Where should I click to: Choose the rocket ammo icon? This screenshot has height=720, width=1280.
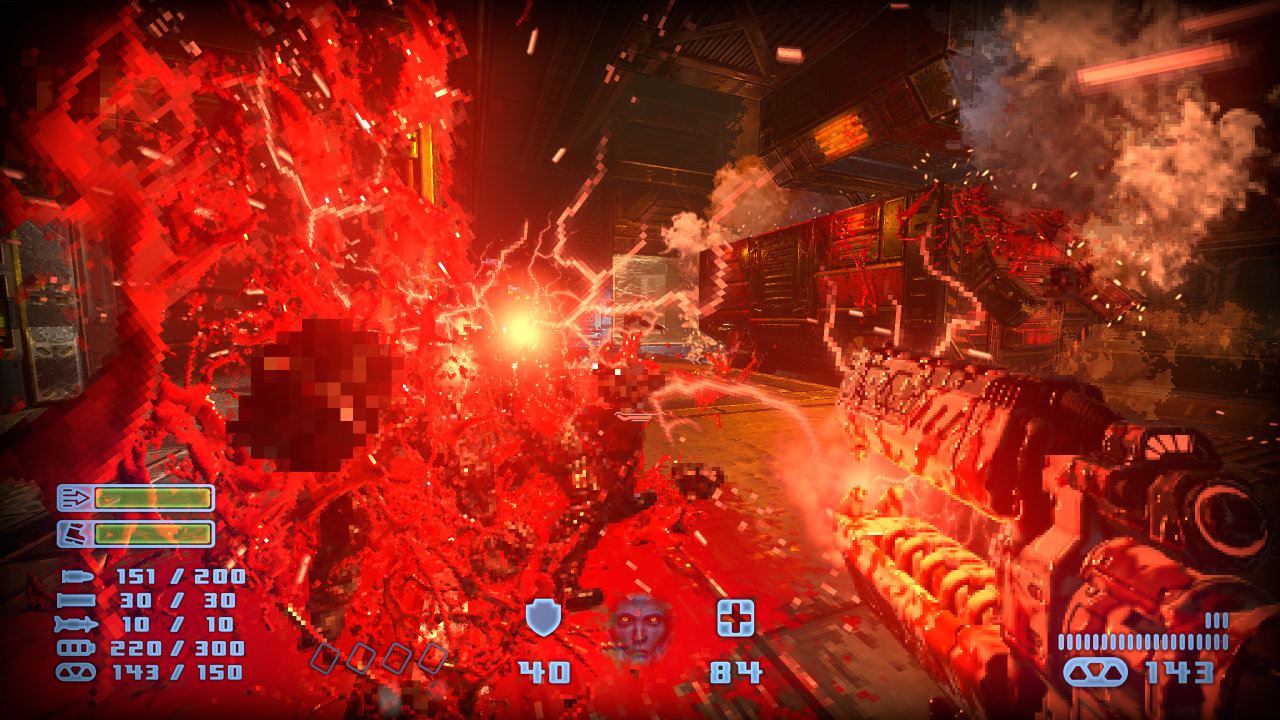(76, 625)
